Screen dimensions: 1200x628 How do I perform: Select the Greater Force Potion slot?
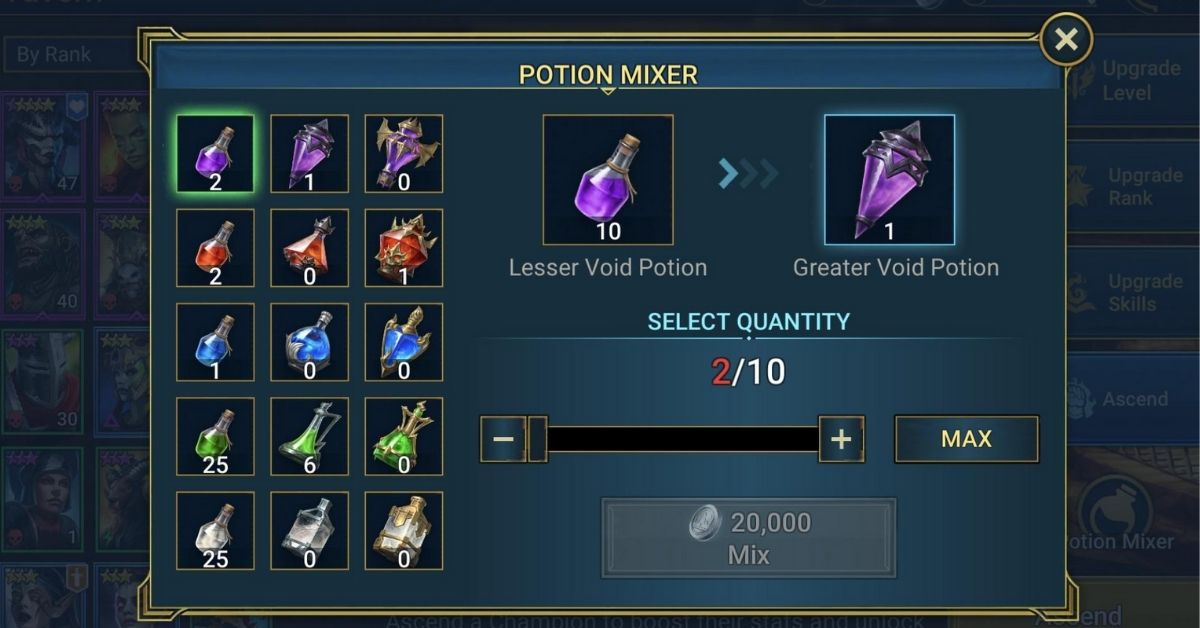[309, 247]
